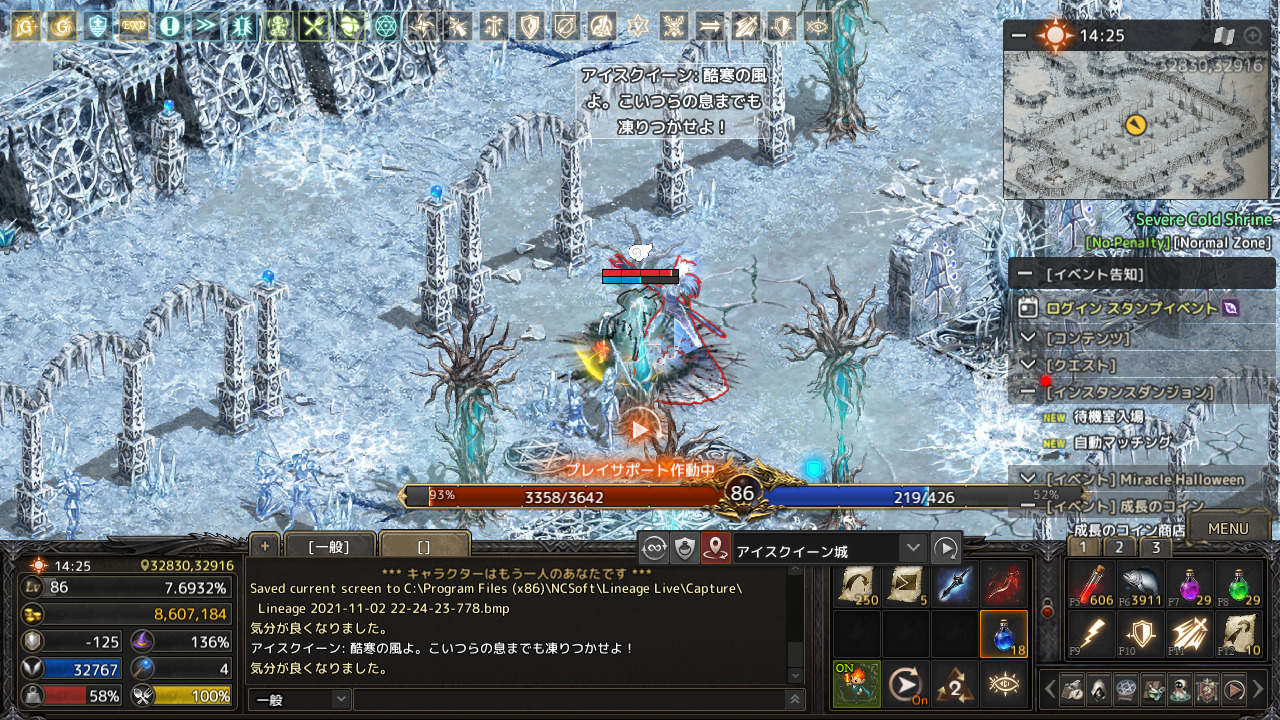Add a new chat tab with plus

tap(265, 546)
